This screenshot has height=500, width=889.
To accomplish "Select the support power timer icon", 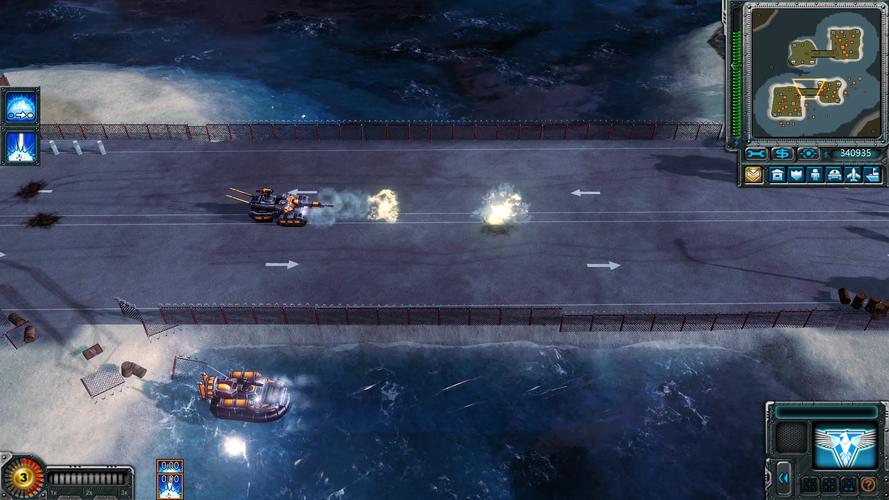I will pyautogui.click(x=169, y=479).
